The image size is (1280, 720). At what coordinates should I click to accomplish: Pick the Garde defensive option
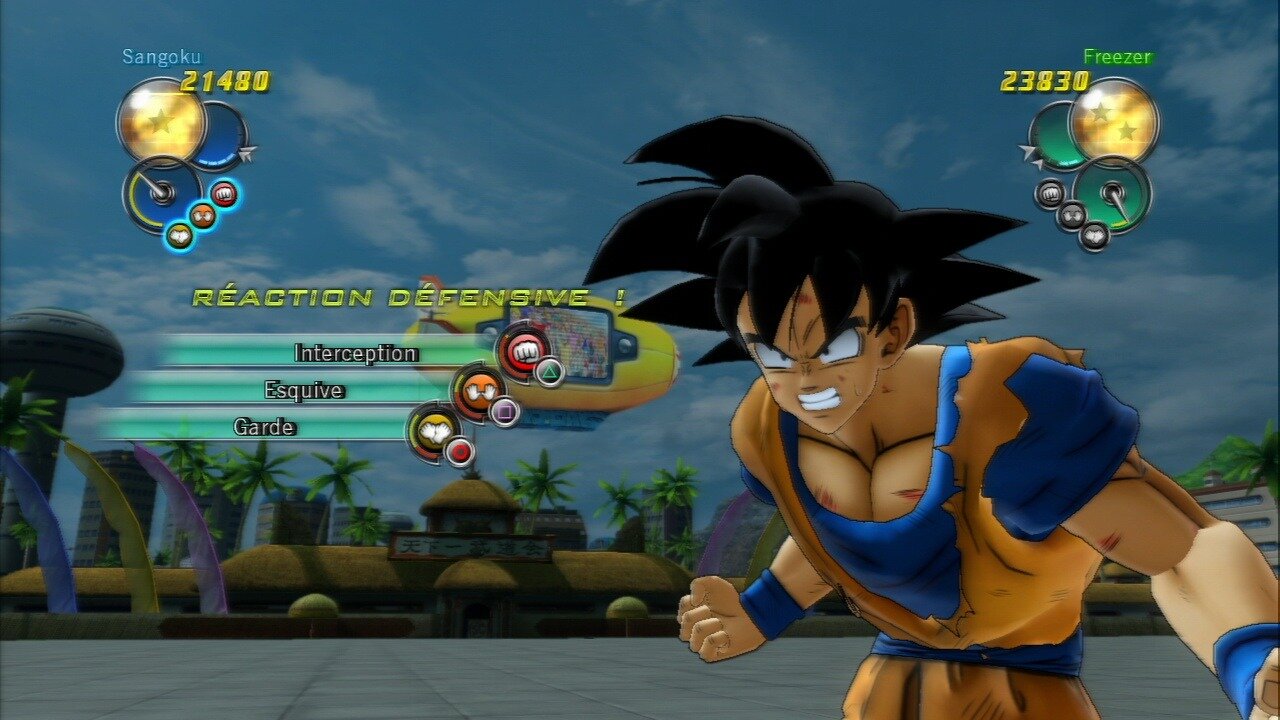[x=264, y=427]
